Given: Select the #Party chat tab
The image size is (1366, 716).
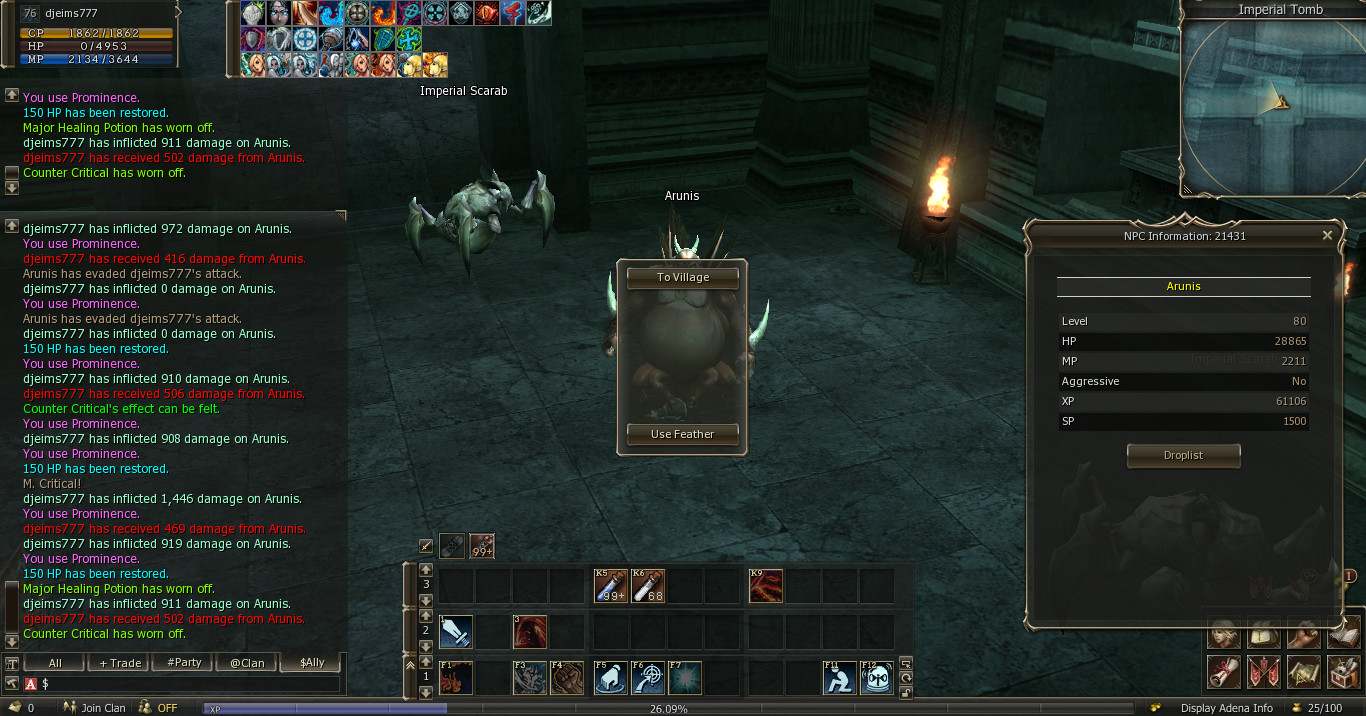Looking at the screenshot, I should (184, 663).
